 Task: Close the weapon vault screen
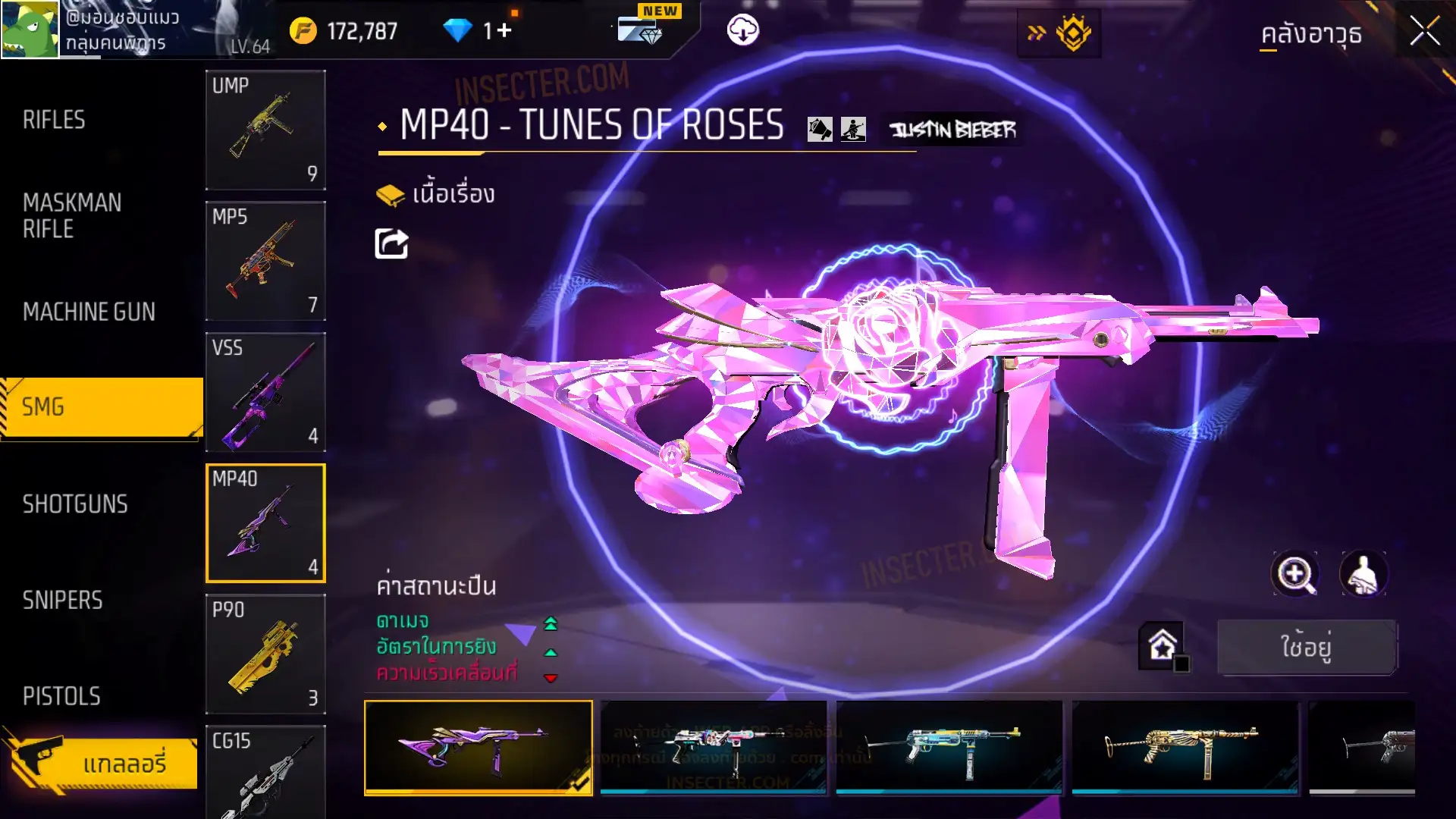(x=1424, y=32)
